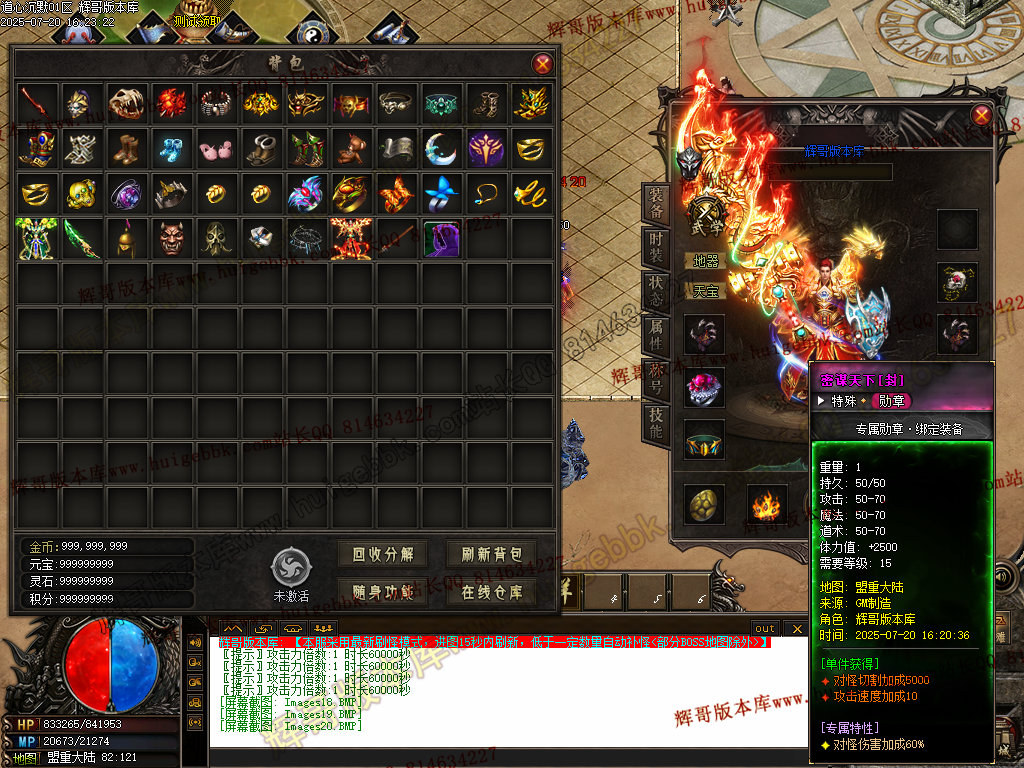Open 随身功能 portable functions

(x=383, y=591)
